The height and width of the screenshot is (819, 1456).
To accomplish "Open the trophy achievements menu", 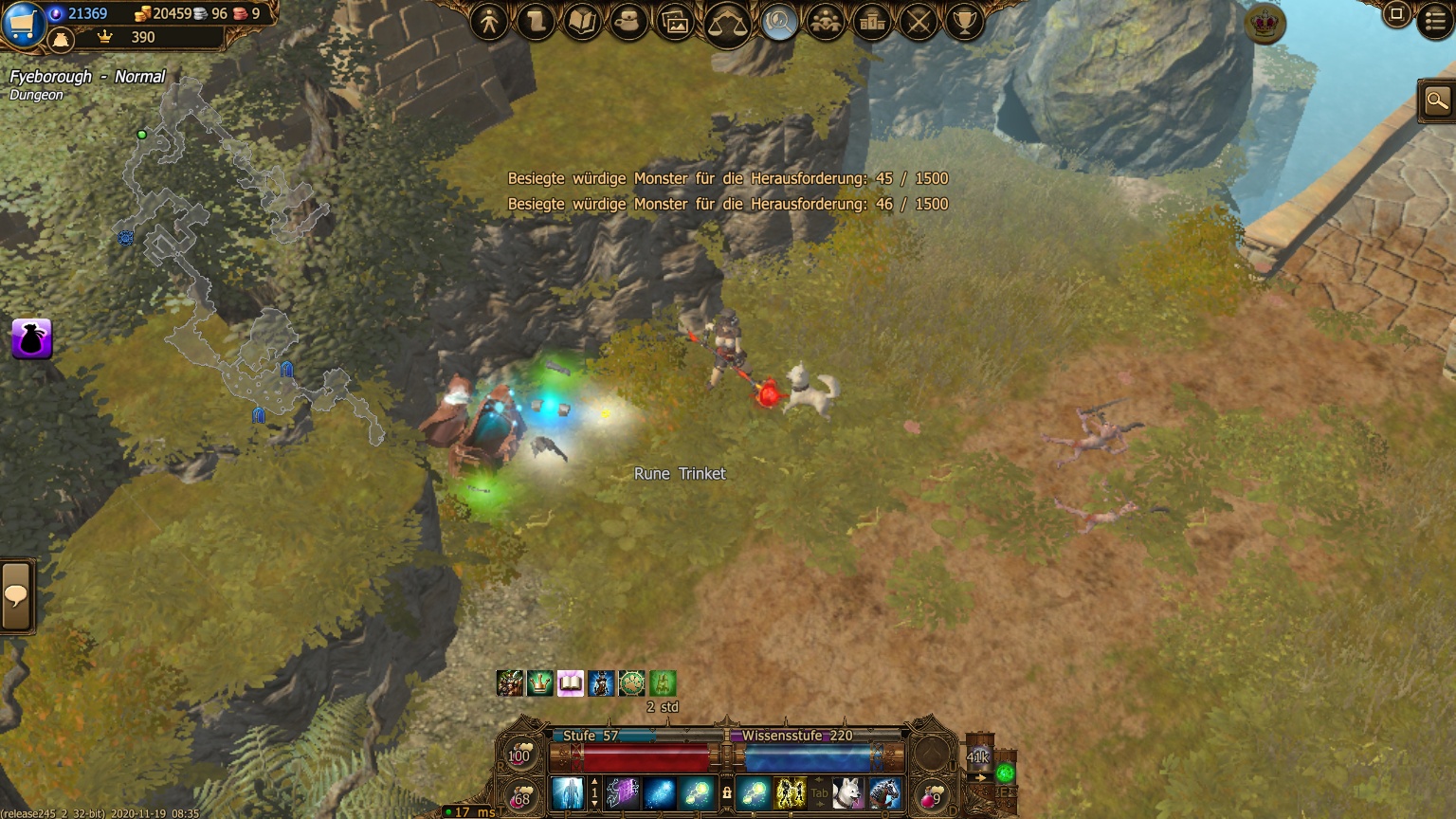I will pyautogui.click(x=965, y=21).
